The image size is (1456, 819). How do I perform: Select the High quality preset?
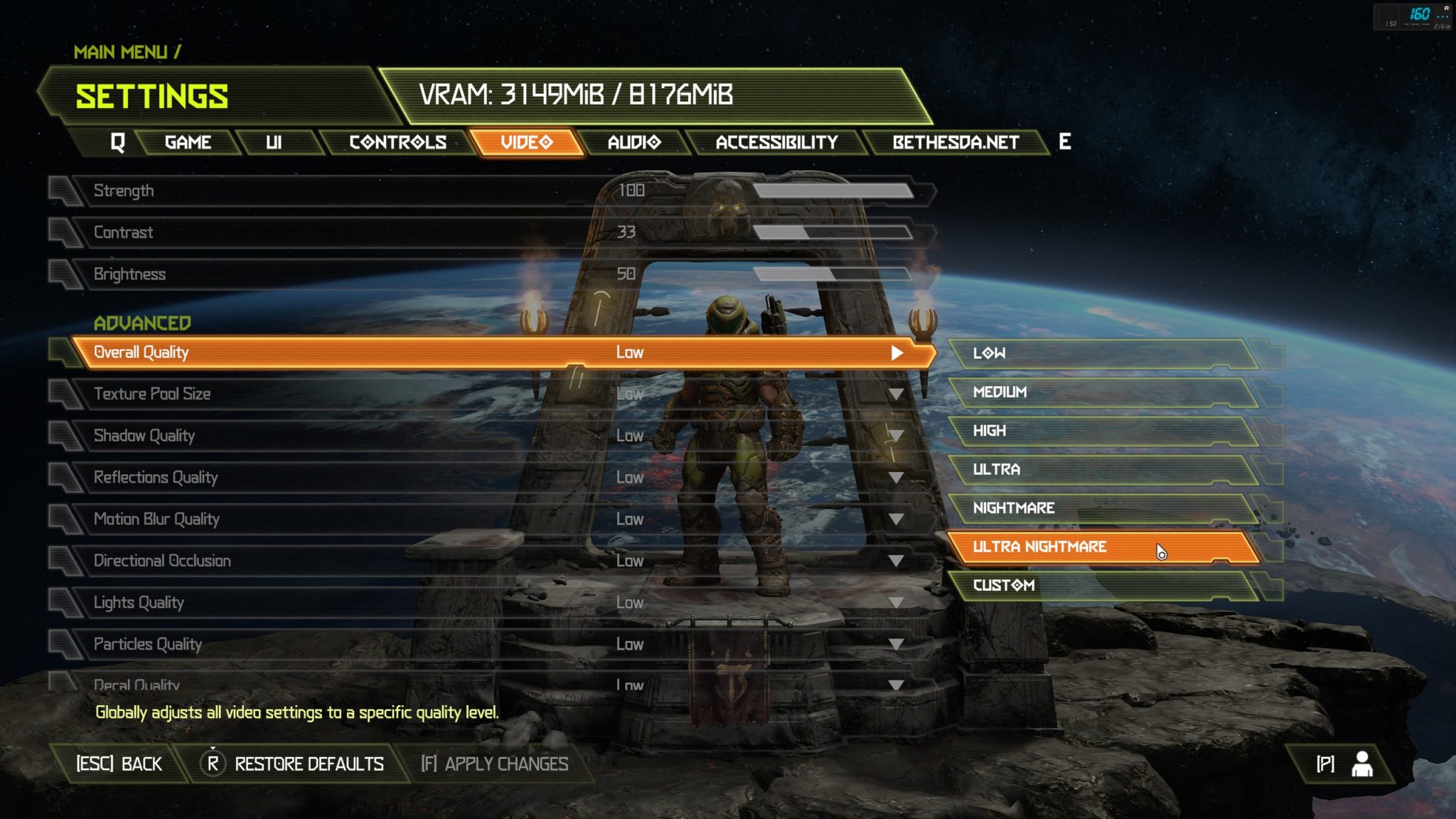pos(1102,431)
